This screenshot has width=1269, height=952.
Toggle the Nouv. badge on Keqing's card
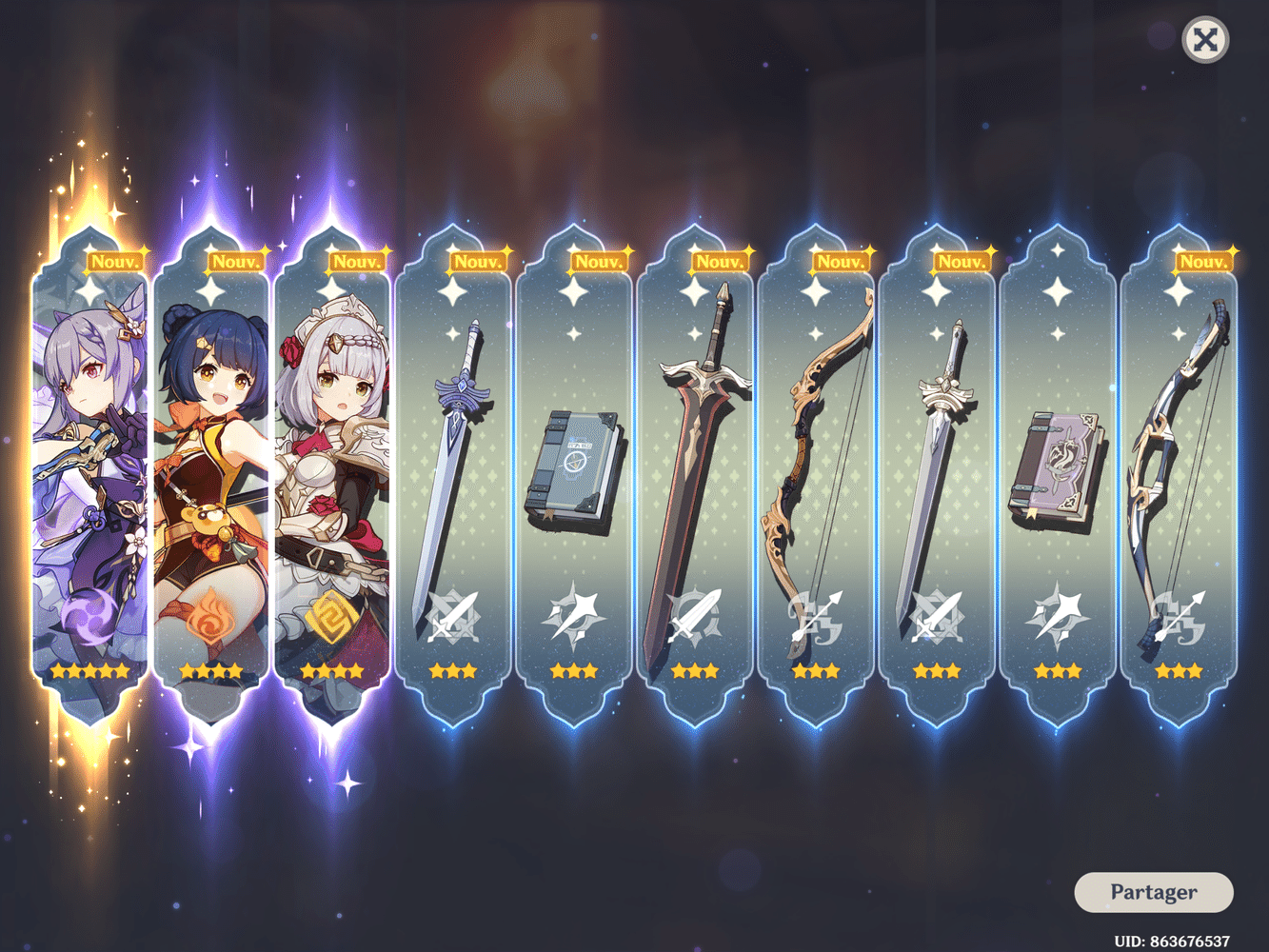(x=114, y=259)
